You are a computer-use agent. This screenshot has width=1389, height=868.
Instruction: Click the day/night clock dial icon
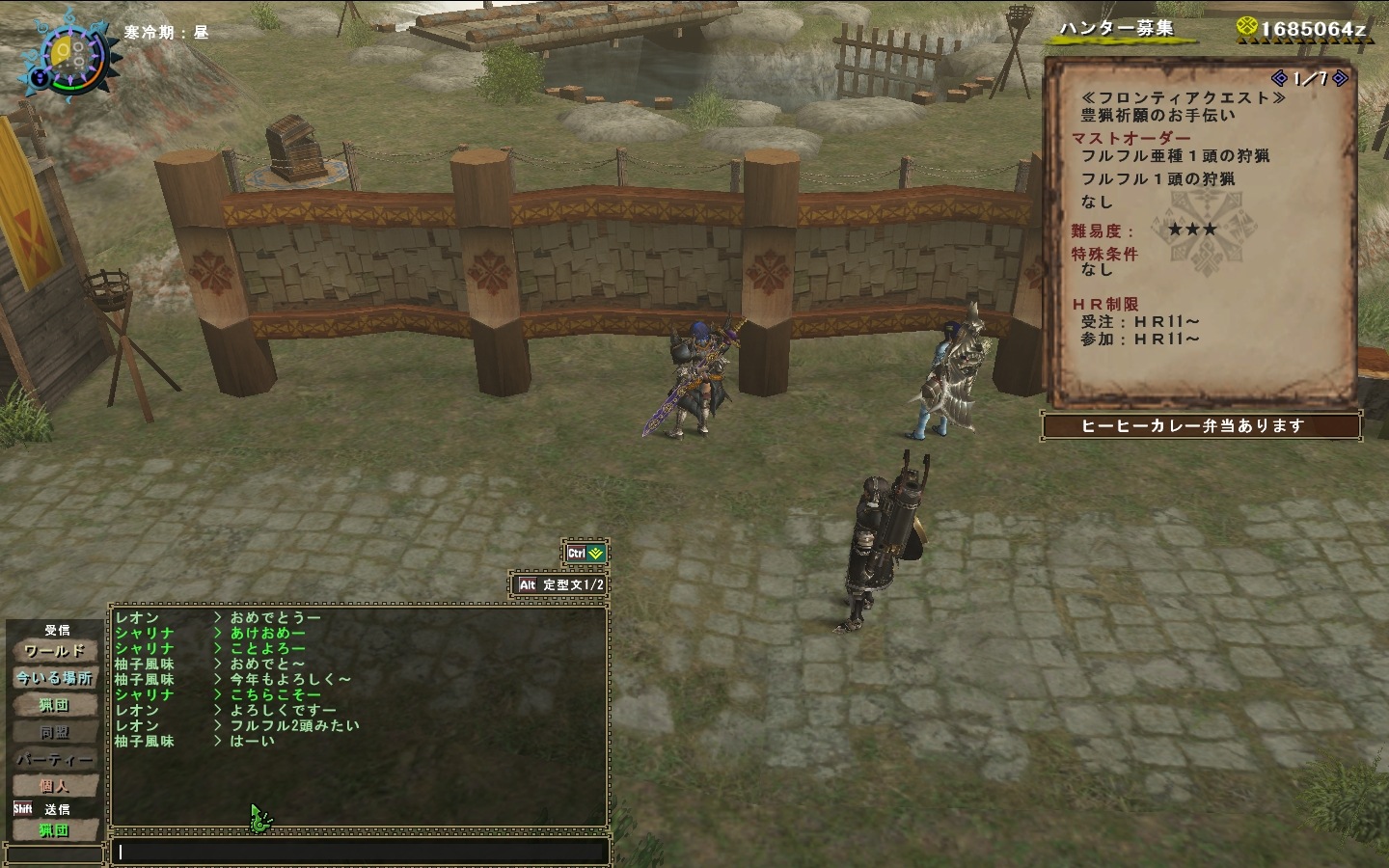point(66,55)
